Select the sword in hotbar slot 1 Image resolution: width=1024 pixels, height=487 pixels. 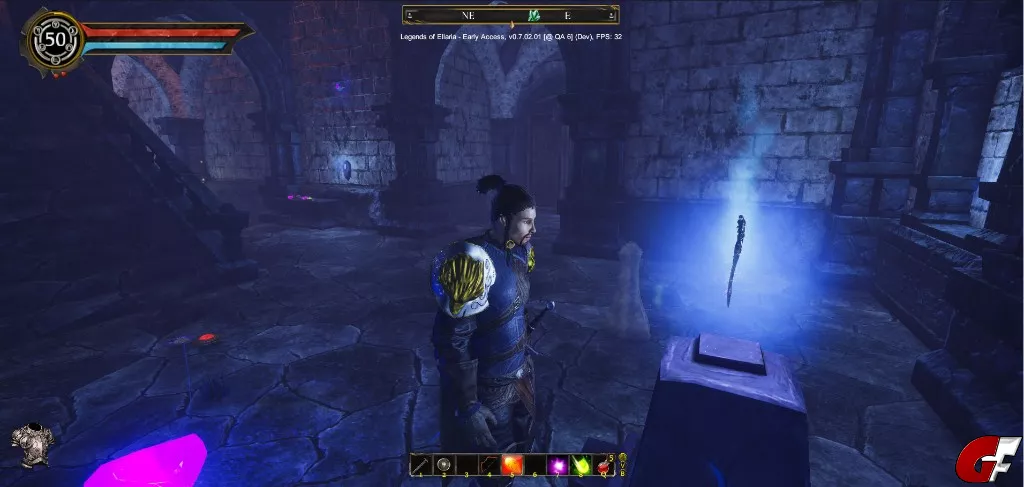(422, 465)
